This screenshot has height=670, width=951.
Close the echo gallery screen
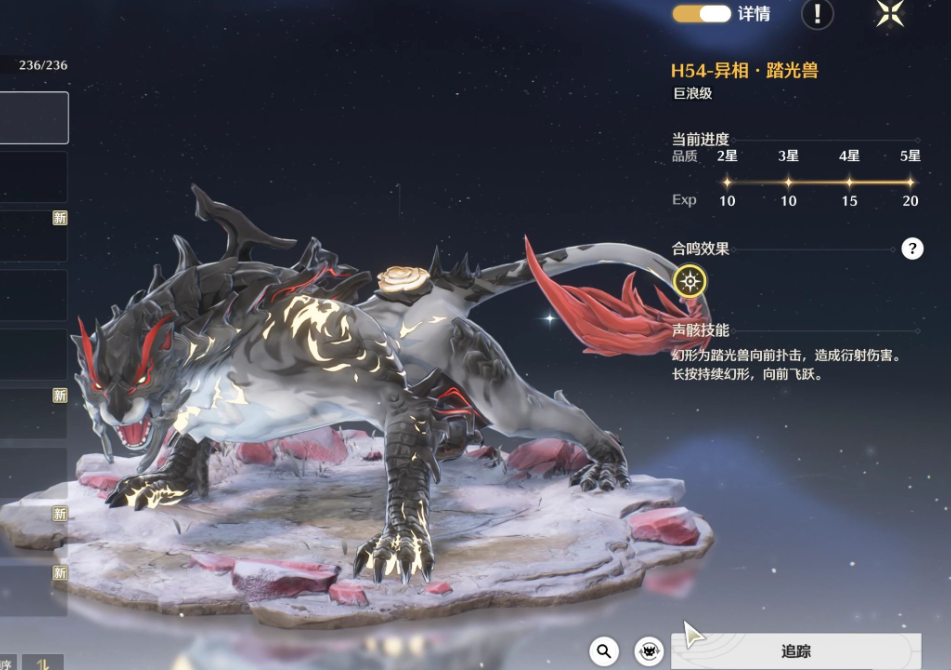click(889, 14)
